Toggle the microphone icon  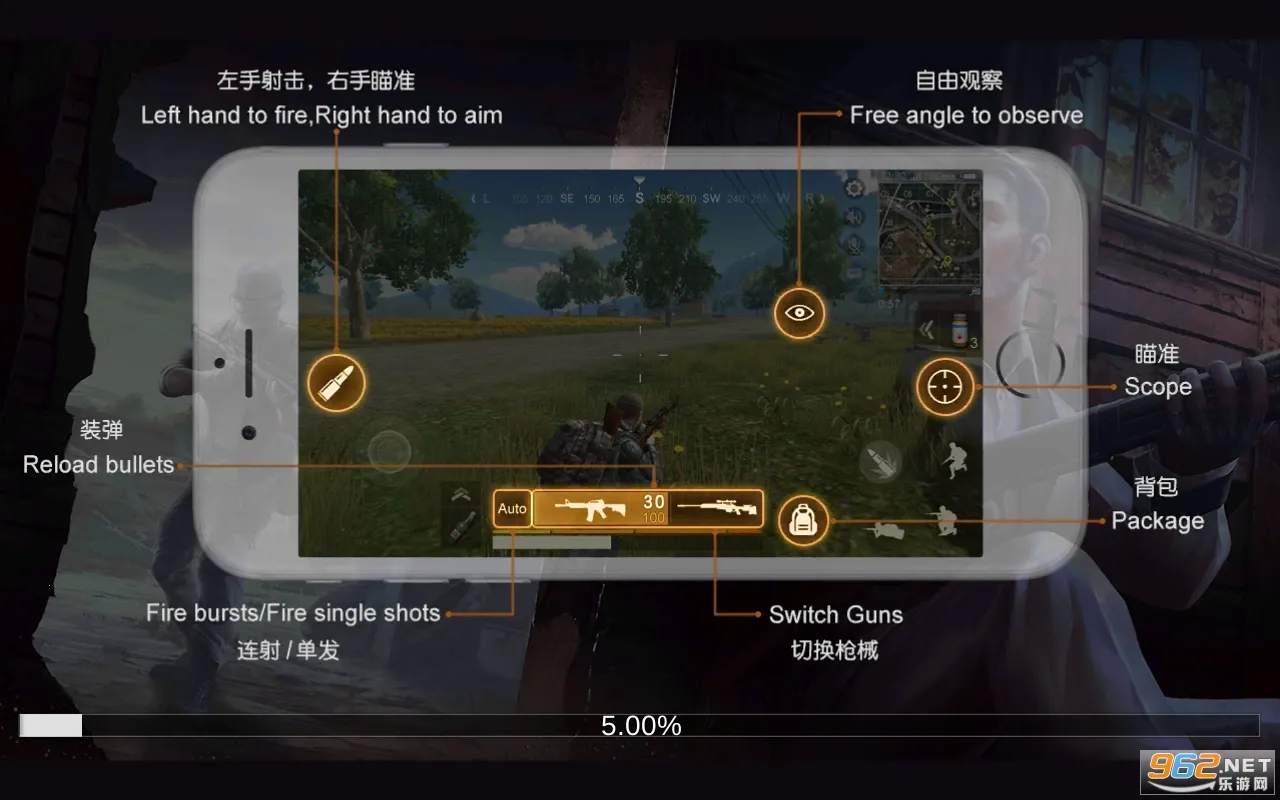pyautogui.click(x=855, y=244)
